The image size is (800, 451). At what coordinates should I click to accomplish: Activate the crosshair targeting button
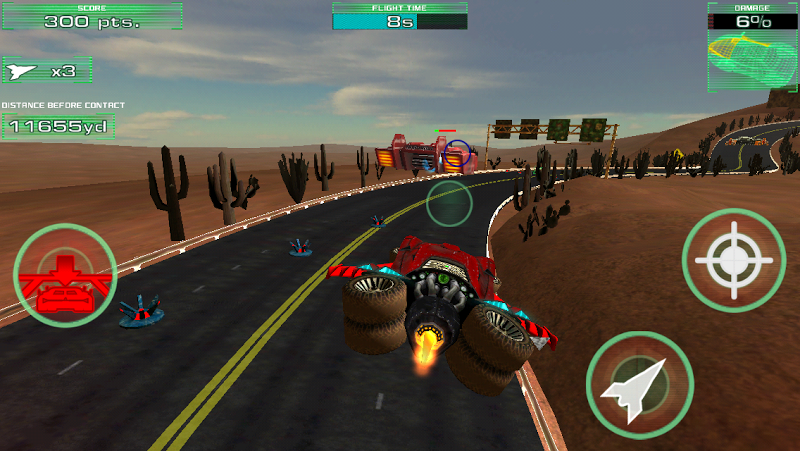(734, 260)
